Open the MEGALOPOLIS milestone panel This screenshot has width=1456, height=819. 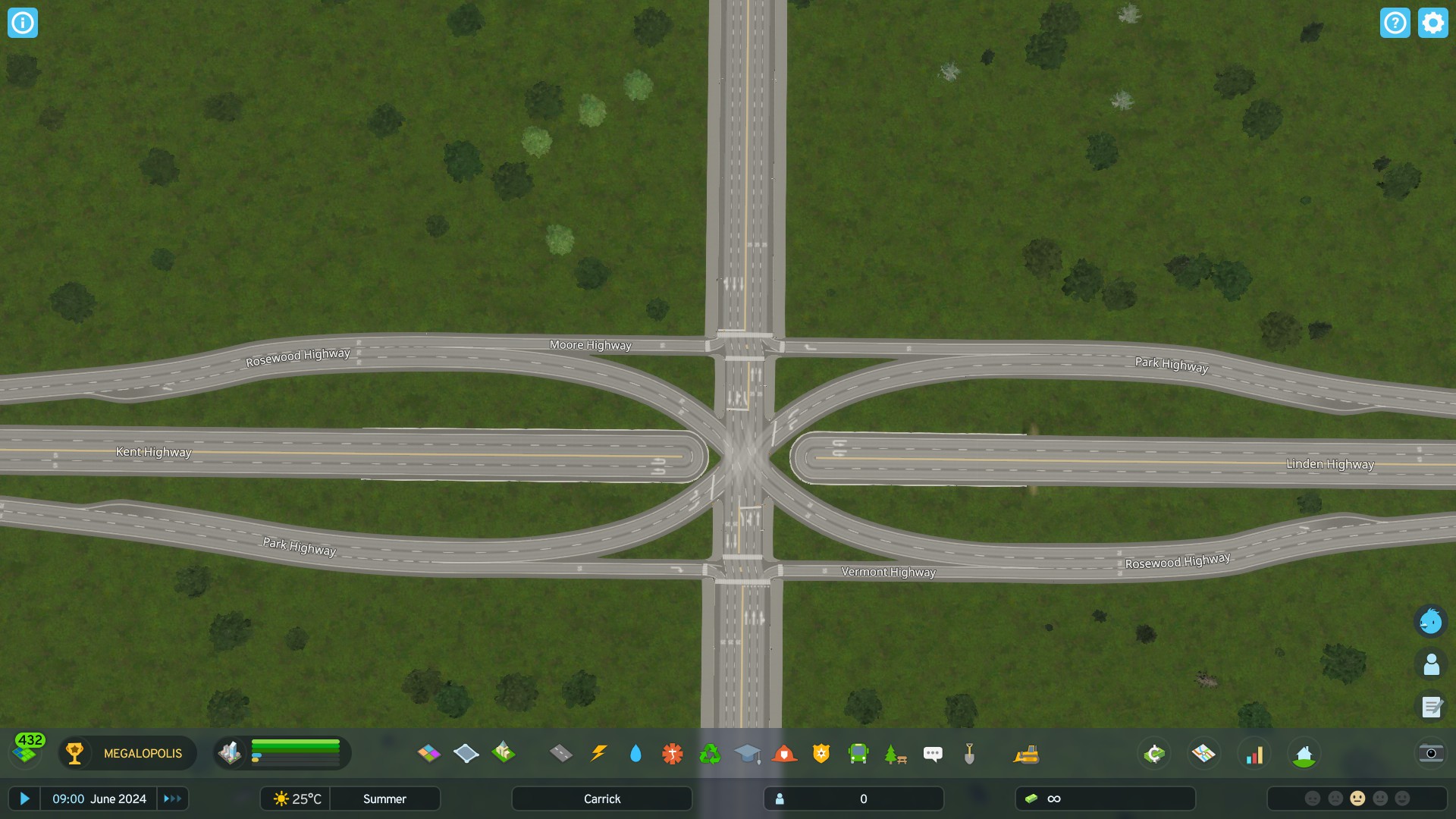127,753
